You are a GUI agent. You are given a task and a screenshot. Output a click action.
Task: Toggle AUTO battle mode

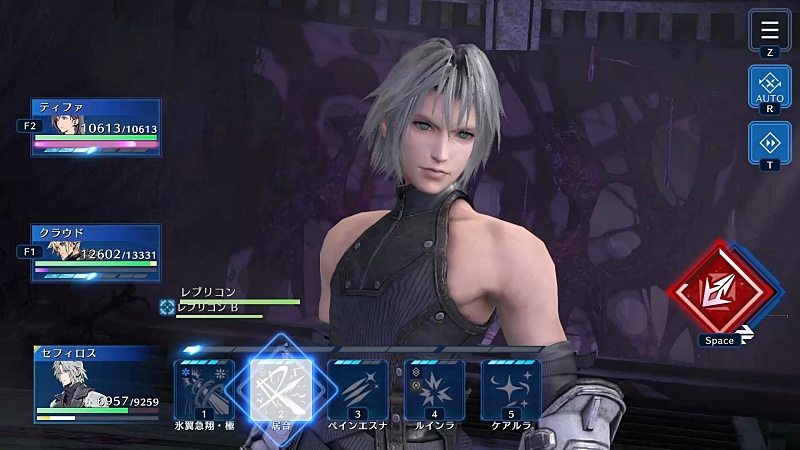pos(769,87)
